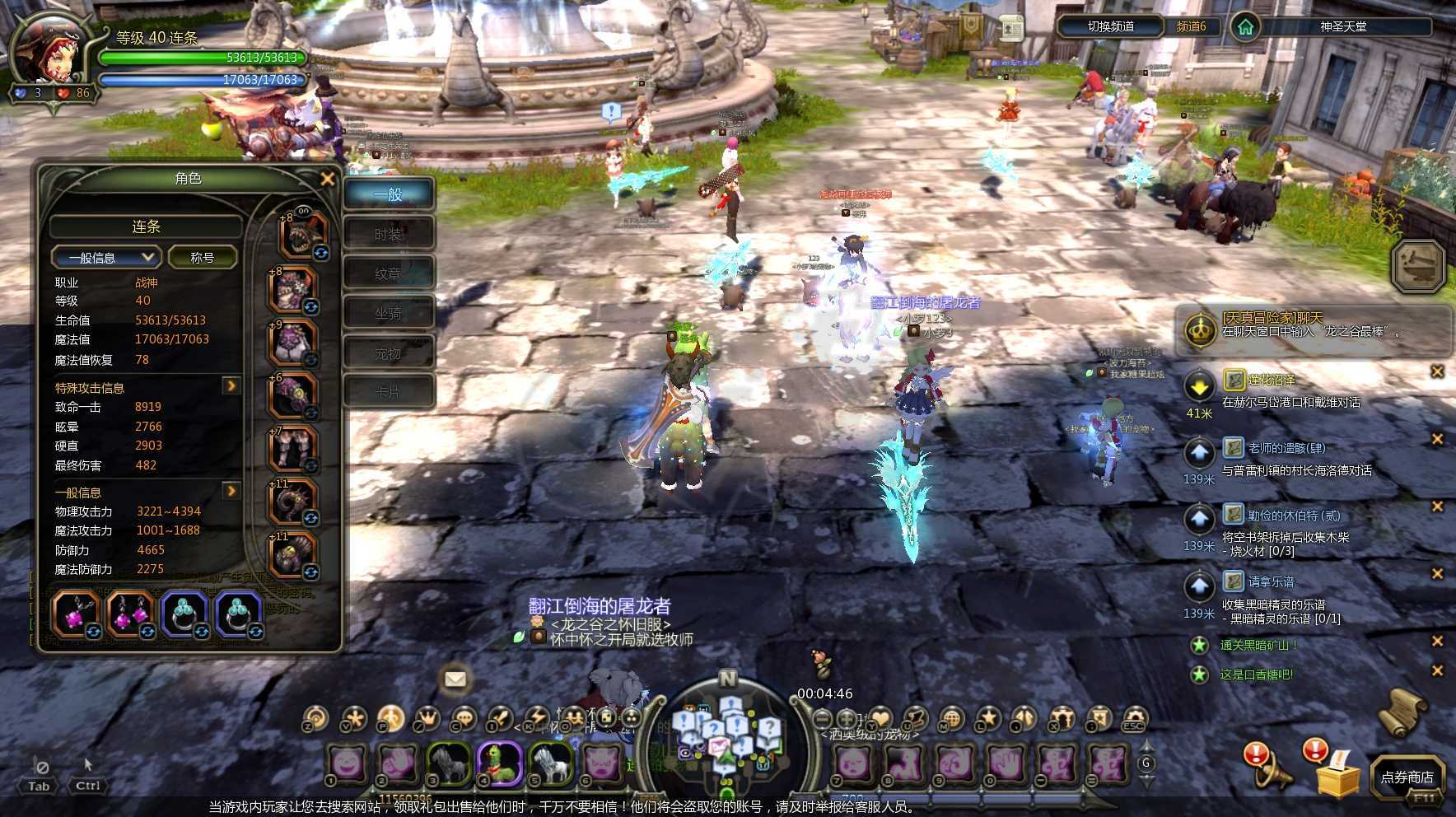Open the ESC system menu icon
The width and height of the screenshot is (1456, 817).
click(1134, 719)
